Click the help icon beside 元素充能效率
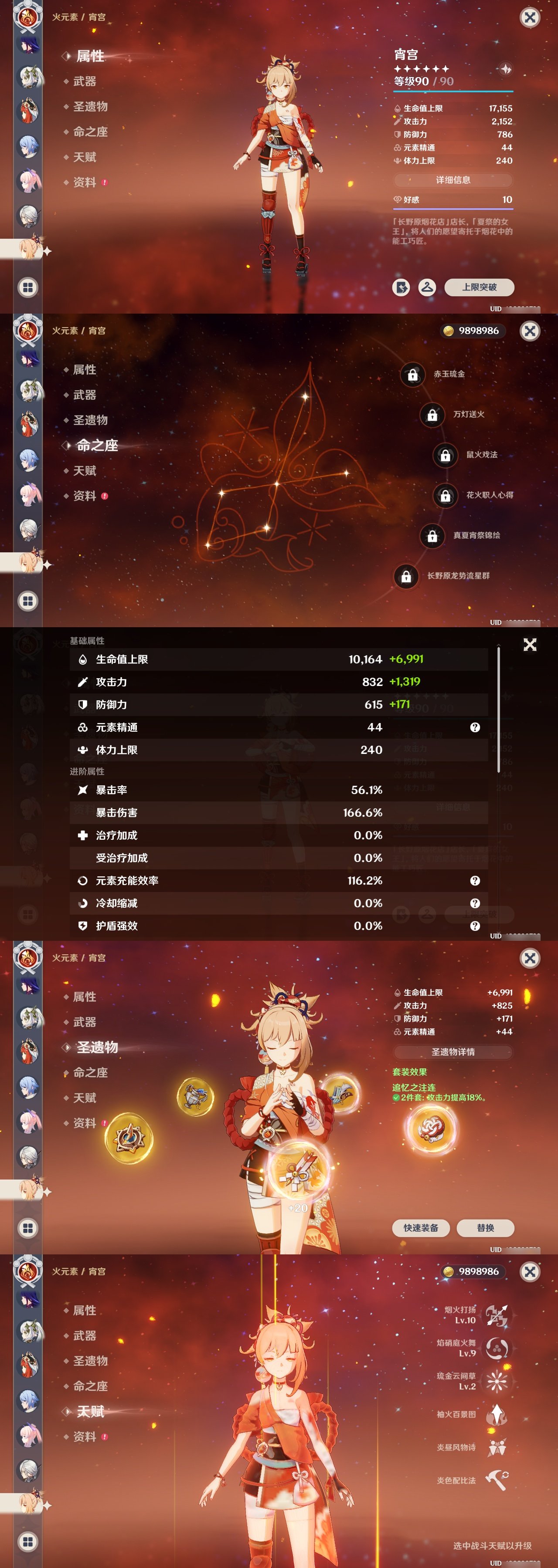The height and width of the screenshot is (1568, 558). coord(475,880)
